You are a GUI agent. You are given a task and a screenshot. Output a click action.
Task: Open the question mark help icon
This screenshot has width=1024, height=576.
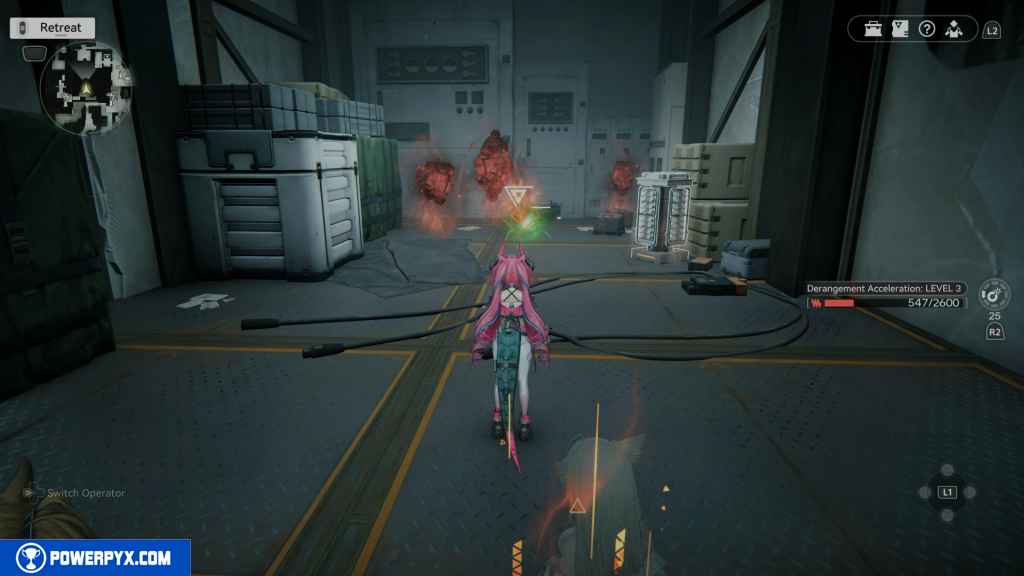[x=927, y=29]
